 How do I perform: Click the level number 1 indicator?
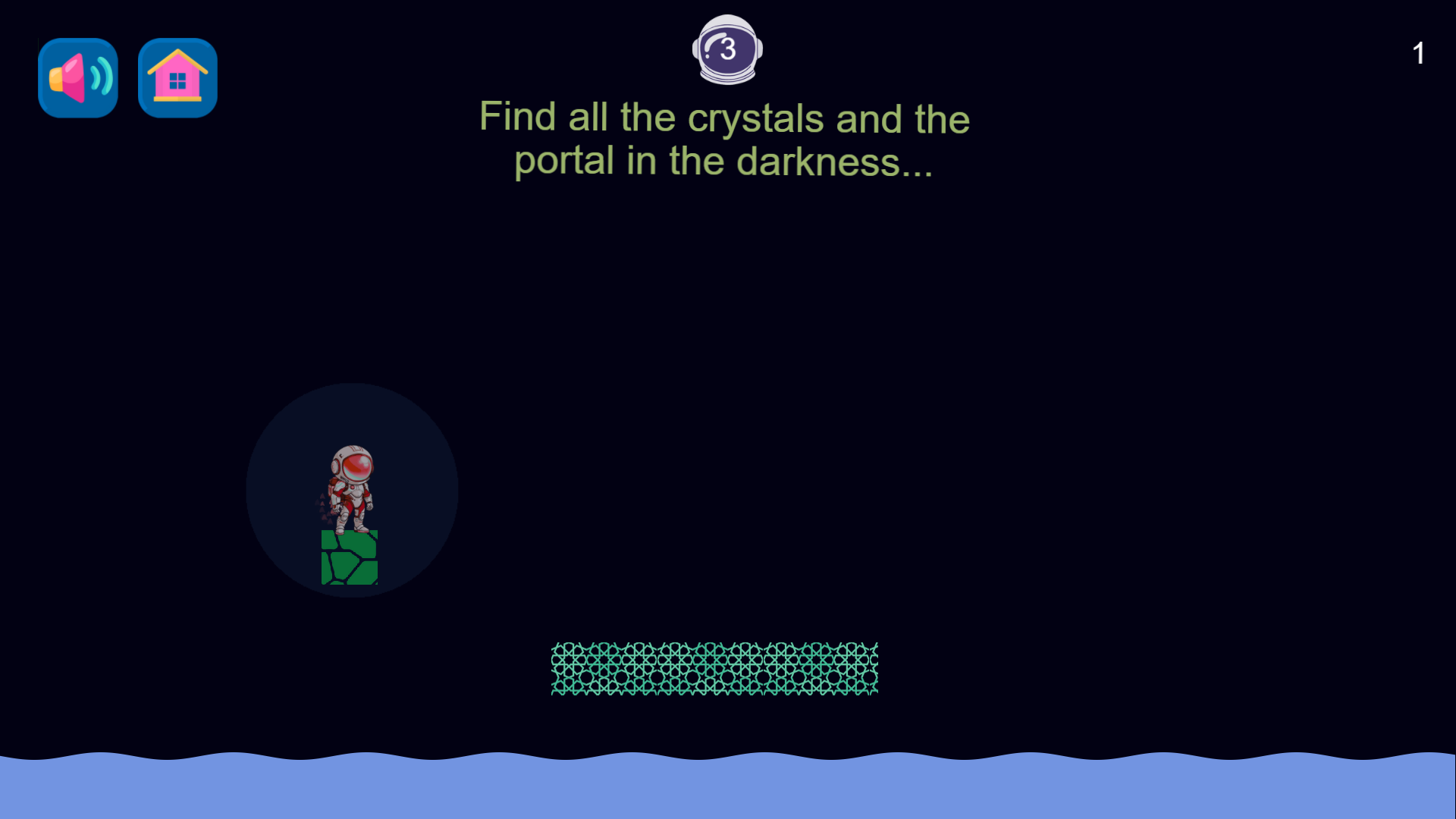point(1419,52)
